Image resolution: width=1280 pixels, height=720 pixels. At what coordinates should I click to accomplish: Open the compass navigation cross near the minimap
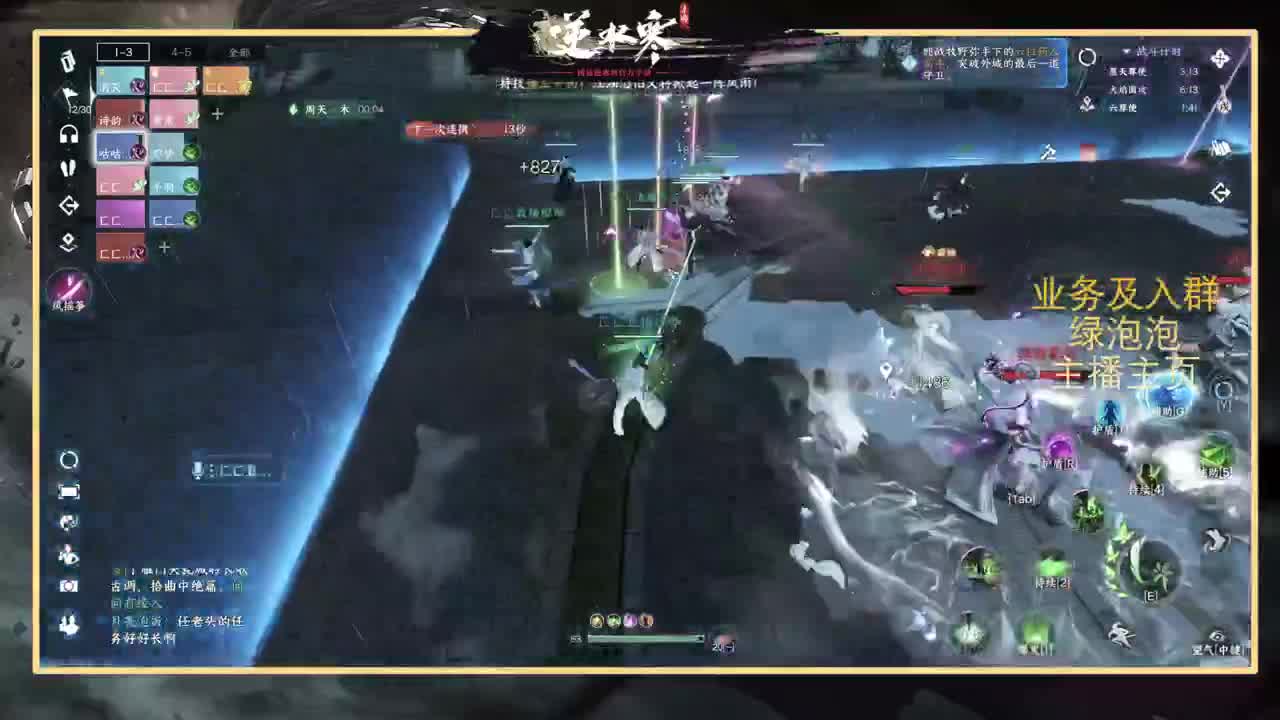(1221, 57)
